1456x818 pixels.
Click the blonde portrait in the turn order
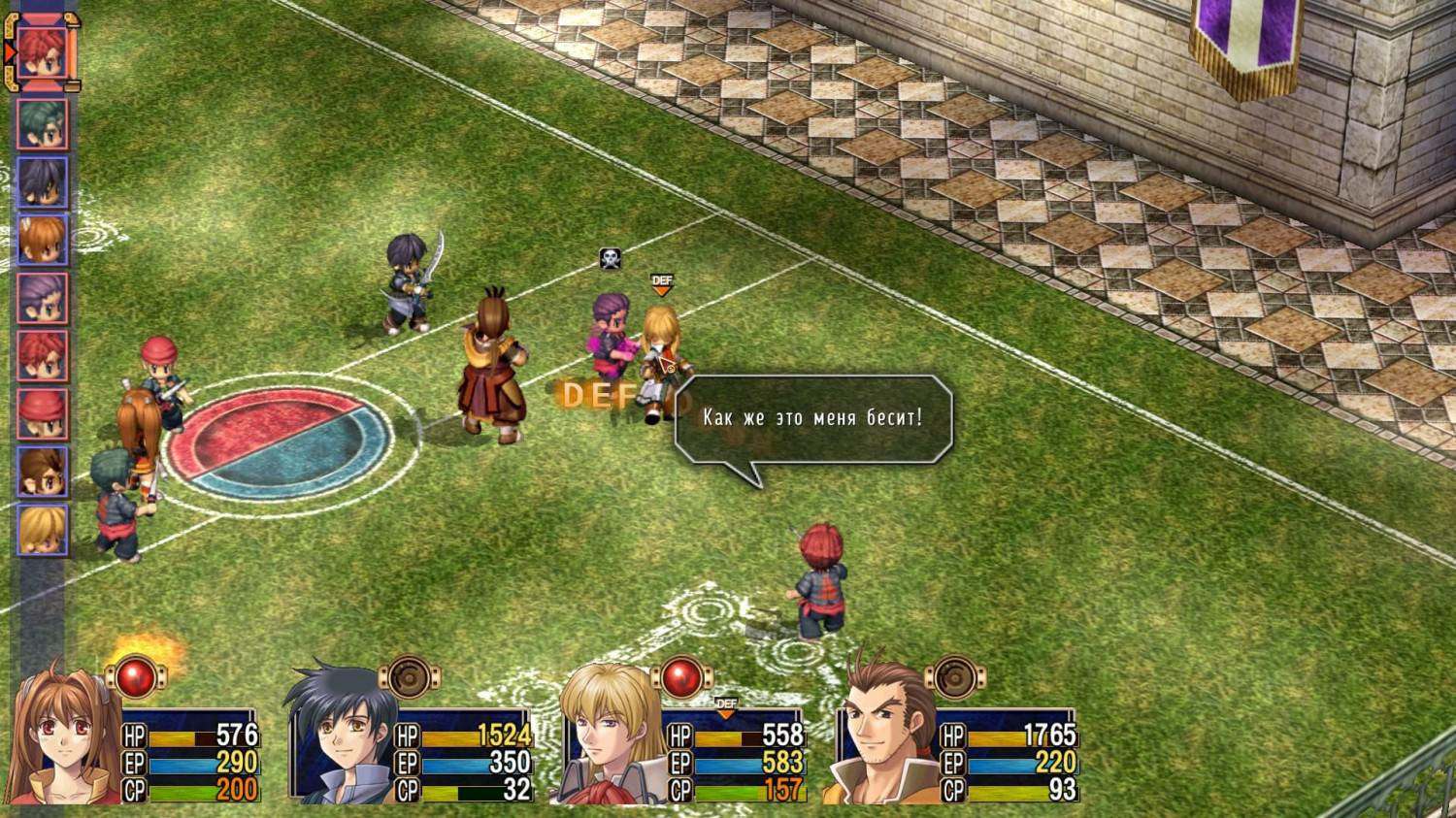[x=43, y=530]
